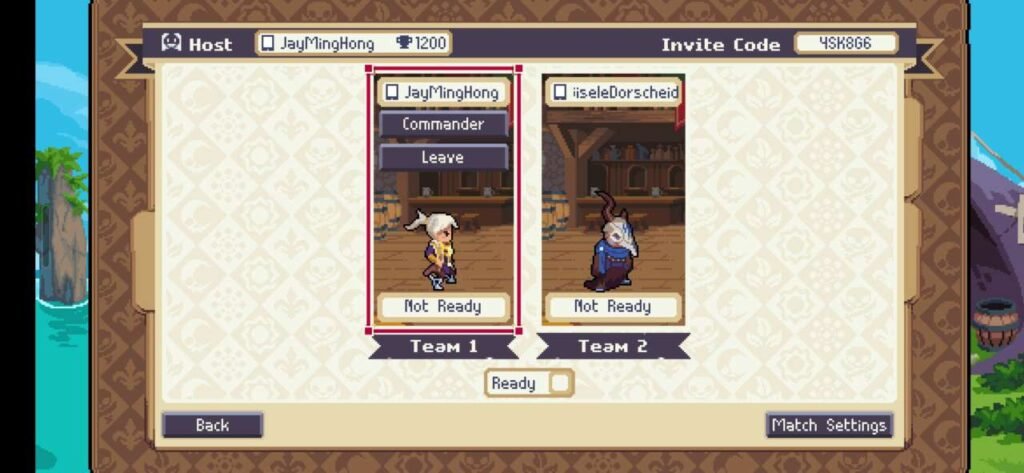Click the host name tag with 1200 trophies
The image size is (1024, 473).
353,44
